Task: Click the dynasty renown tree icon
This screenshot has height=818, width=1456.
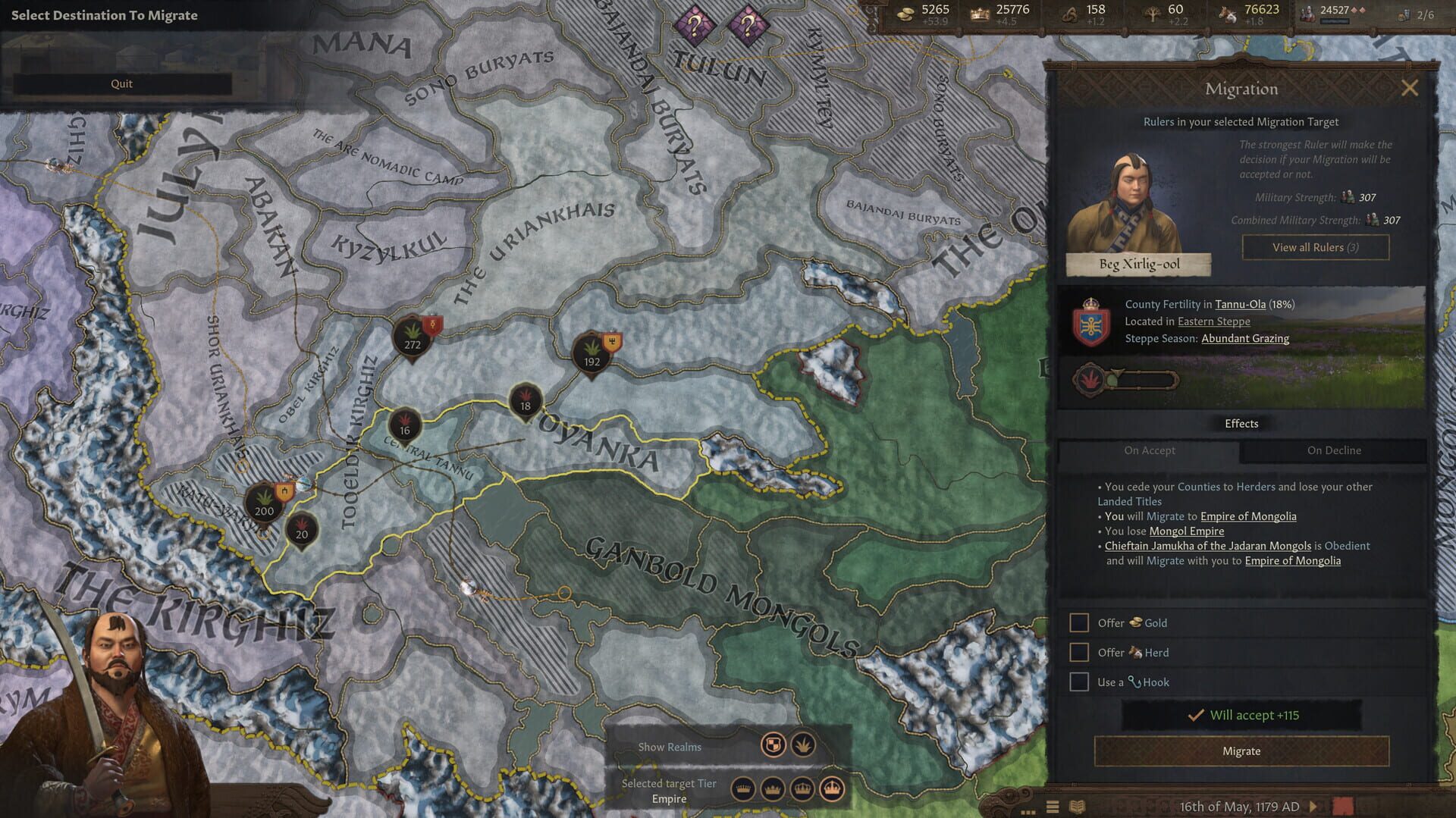Action: click(1153, 12)
